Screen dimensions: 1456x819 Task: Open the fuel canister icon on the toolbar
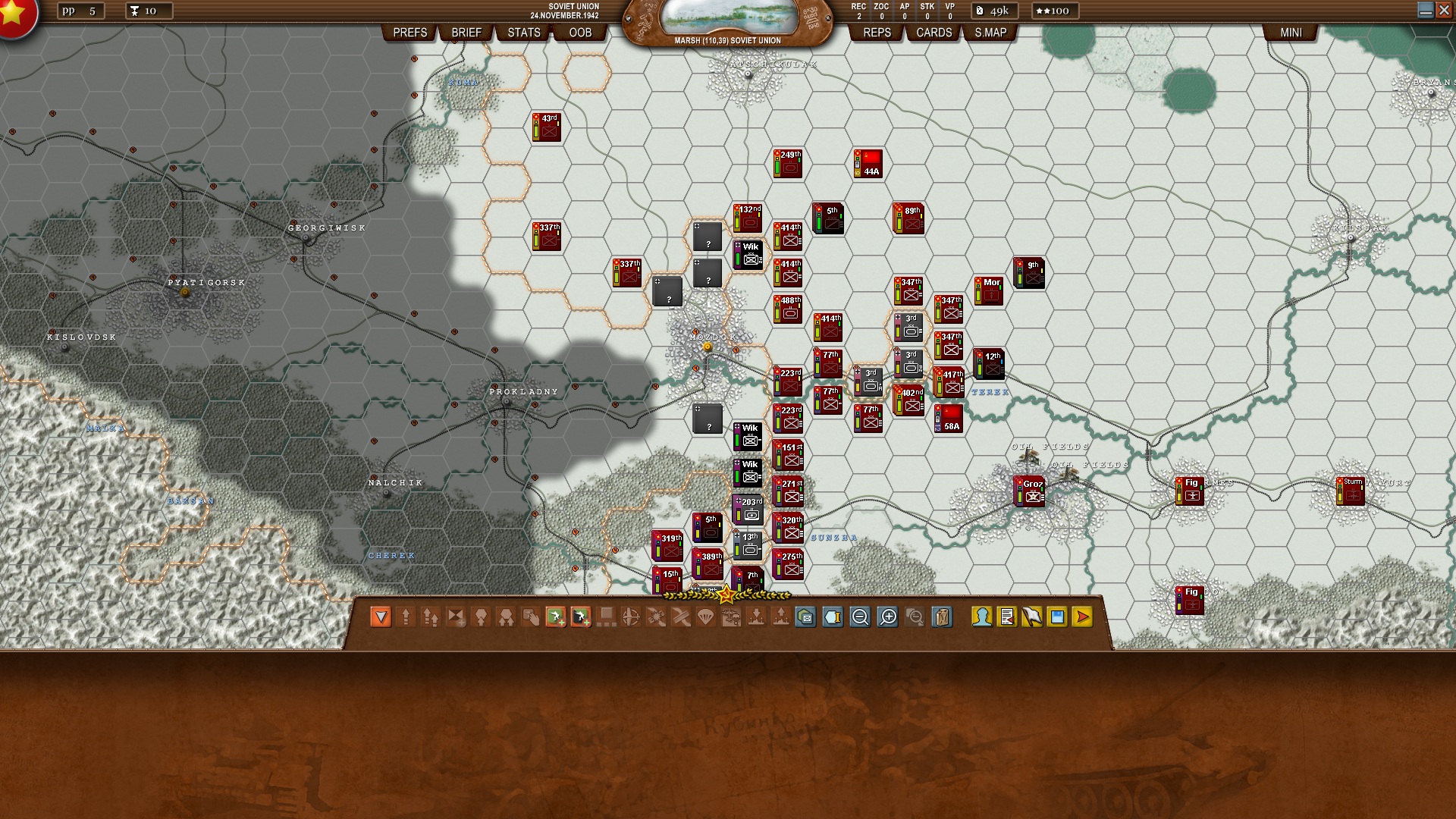[940, 618]
